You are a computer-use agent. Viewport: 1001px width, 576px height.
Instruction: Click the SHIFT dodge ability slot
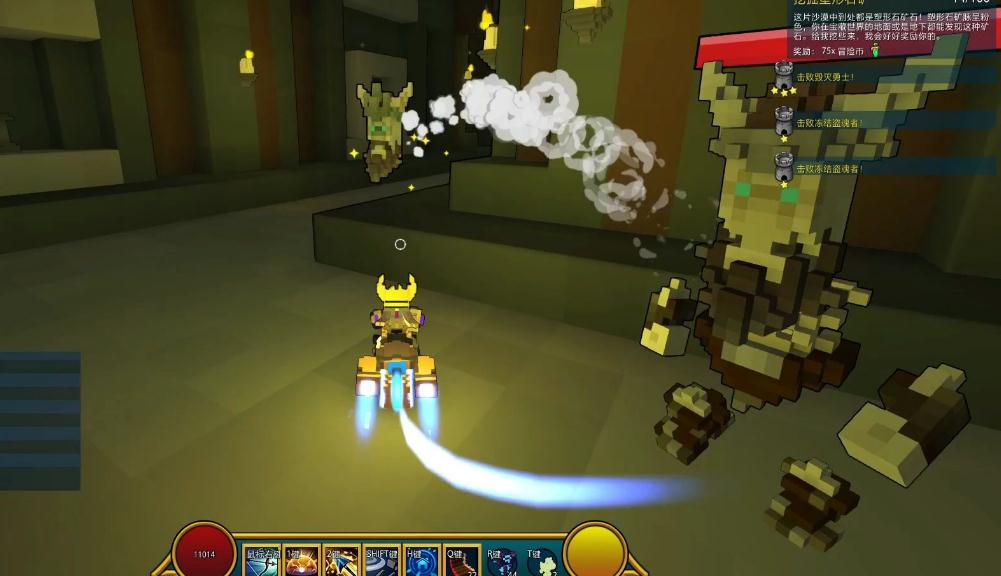point(381,561)
